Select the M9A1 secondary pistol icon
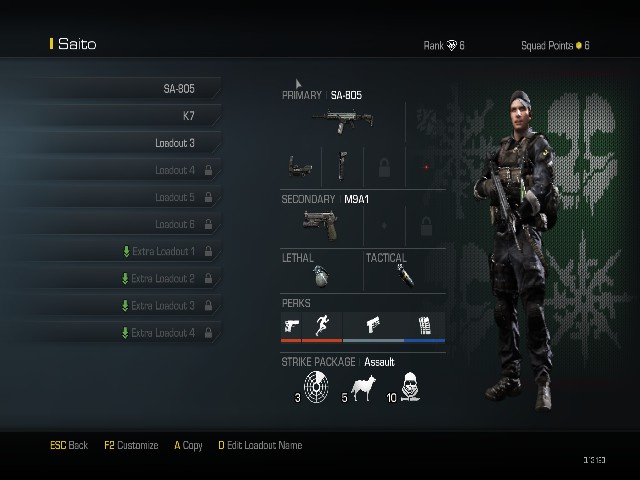 (320, 222)
